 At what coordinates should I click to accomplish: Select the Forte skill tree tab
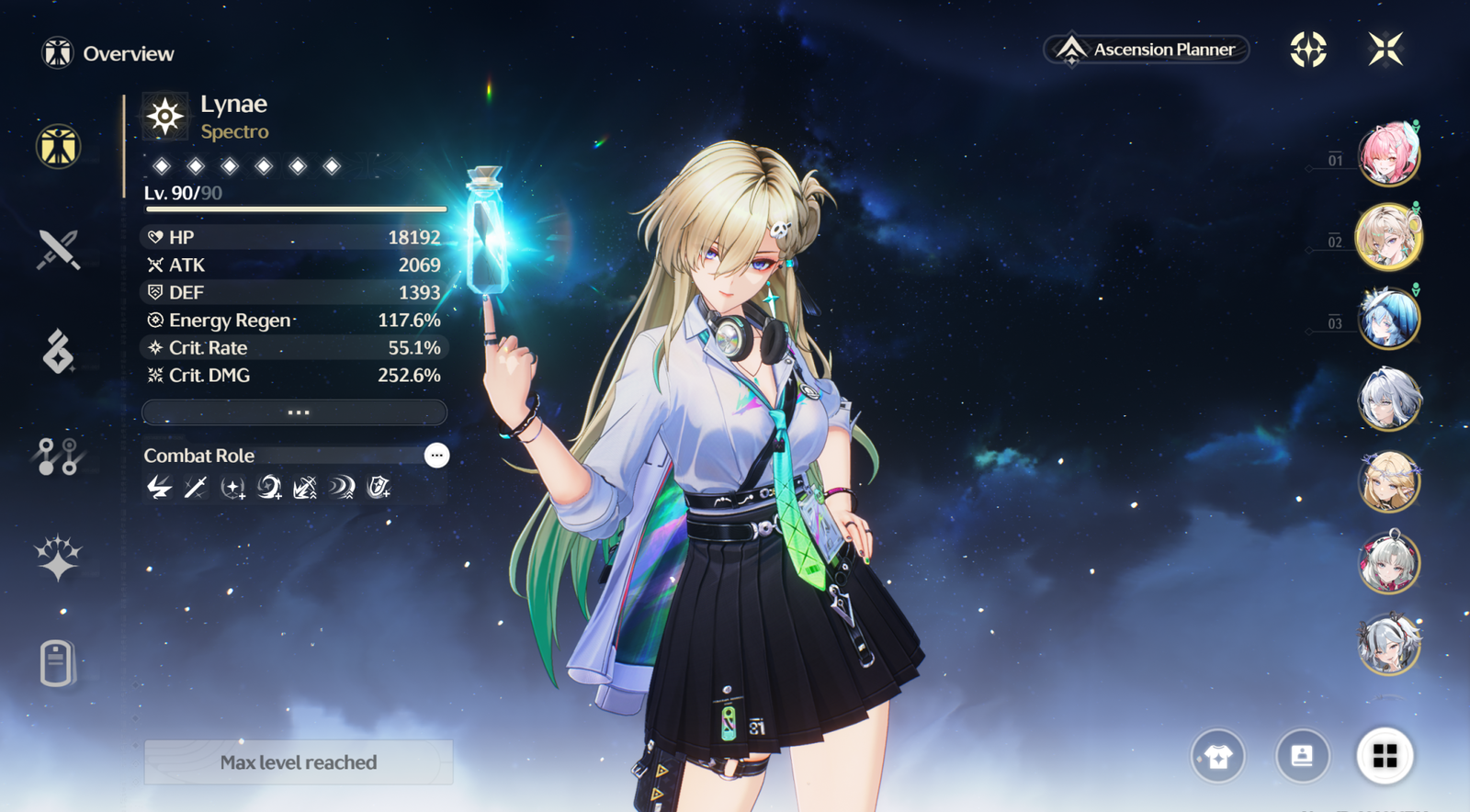tap(58, 456)
